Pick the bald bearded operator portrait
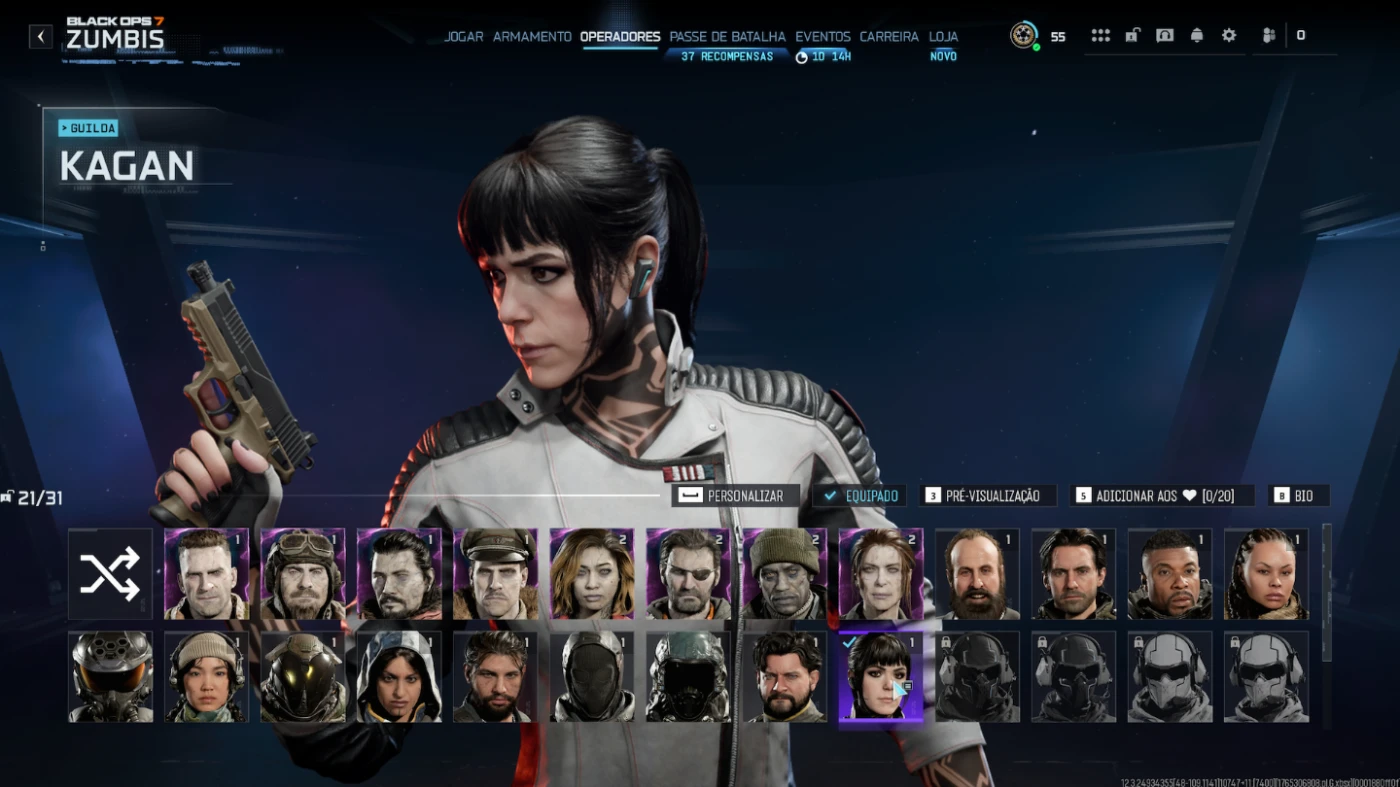 pos(977,574)
